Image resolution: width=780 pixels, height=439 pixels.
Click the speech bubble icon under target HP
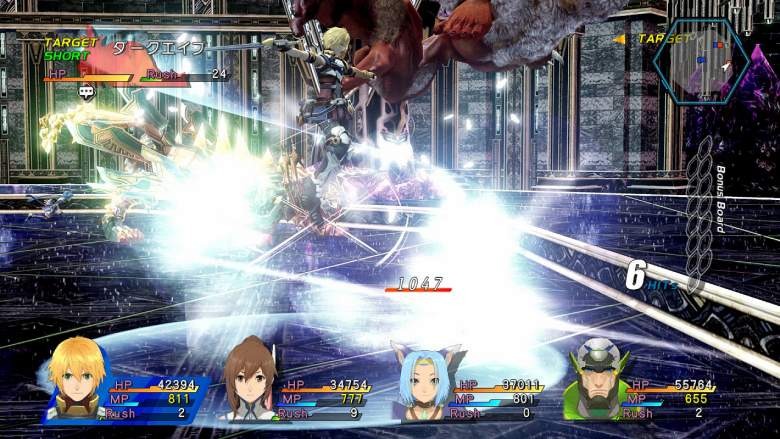click(86, 91)
